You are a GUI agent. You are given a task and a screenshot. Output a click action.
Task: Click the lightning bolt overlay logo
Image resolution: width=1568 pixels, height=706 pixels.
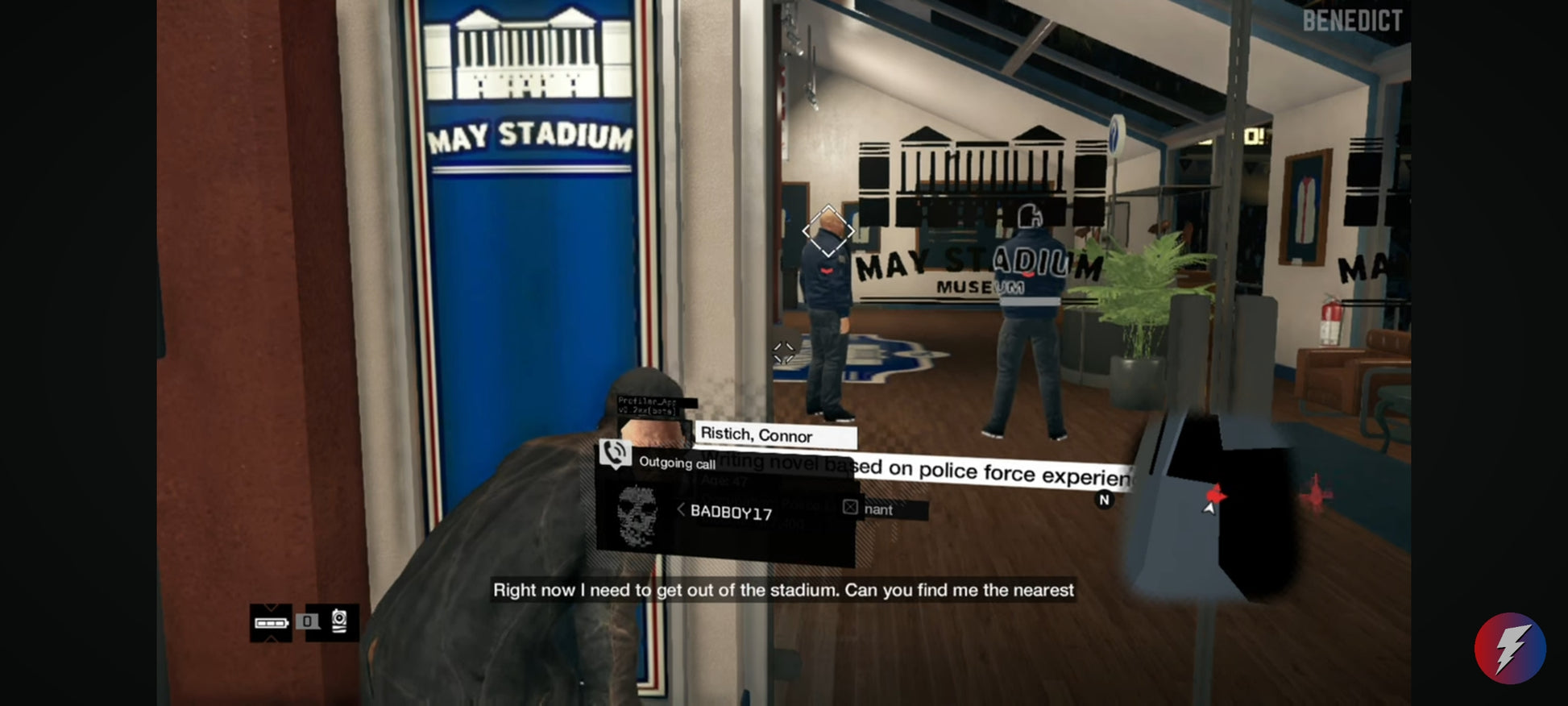(1509, 648)
